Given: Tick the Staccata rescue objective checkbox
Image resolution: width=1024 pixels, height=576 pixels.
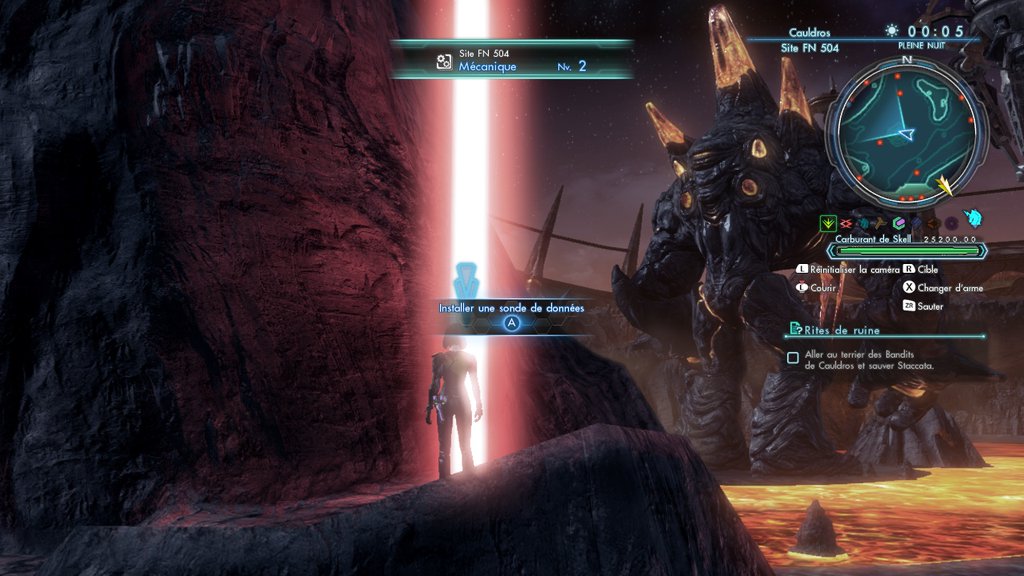Looking at the screenshot, I should pyautogui.click(x=793, y=357).
